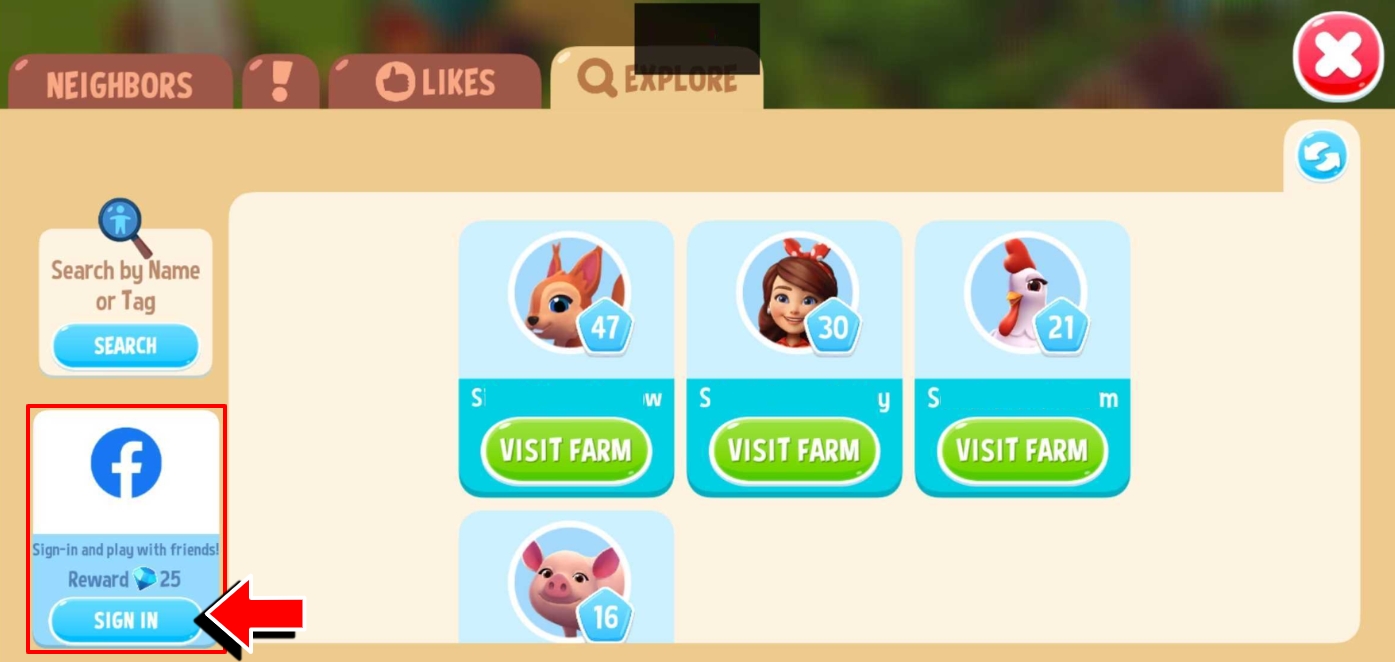Viewport: 1395px width, 662px height.
Task: Switch to the Likes tab
Action: (436, 83)
